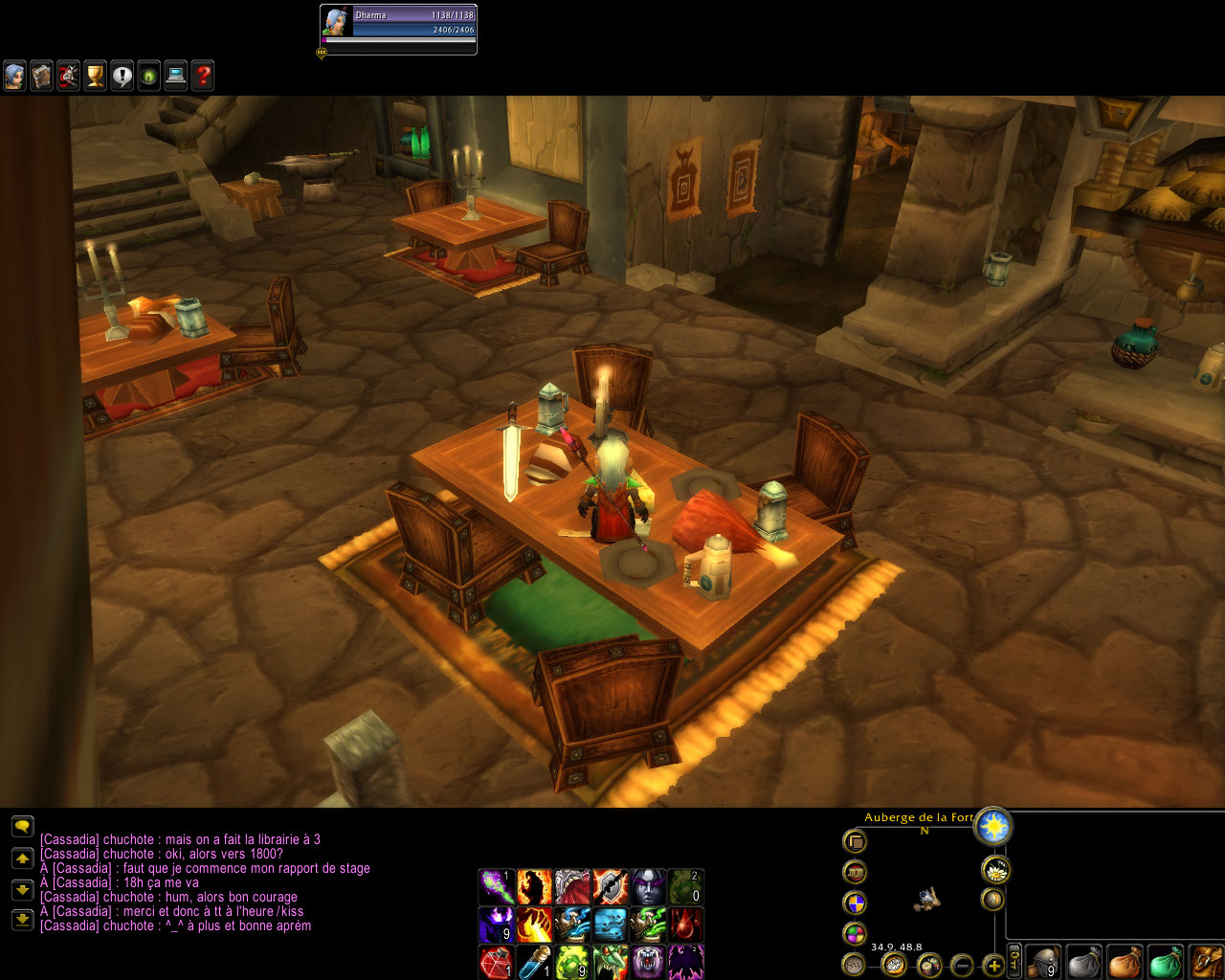This screenshot has height=980, width=1225.
Task: Activate the flaming fist ability
Action: [534, 924]
